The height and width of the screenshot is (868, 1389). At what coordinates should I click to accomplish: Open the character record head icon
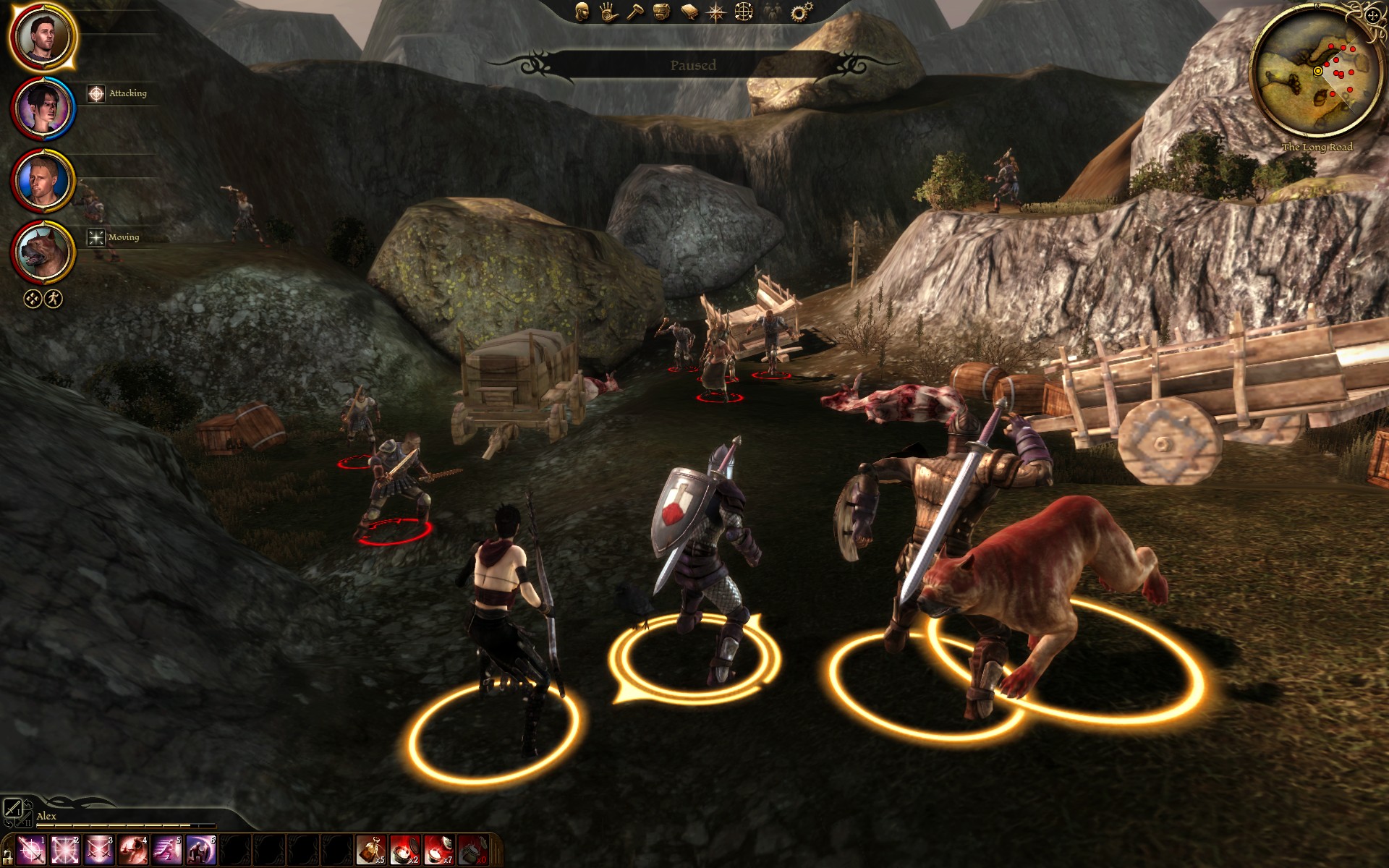point(582,12)
